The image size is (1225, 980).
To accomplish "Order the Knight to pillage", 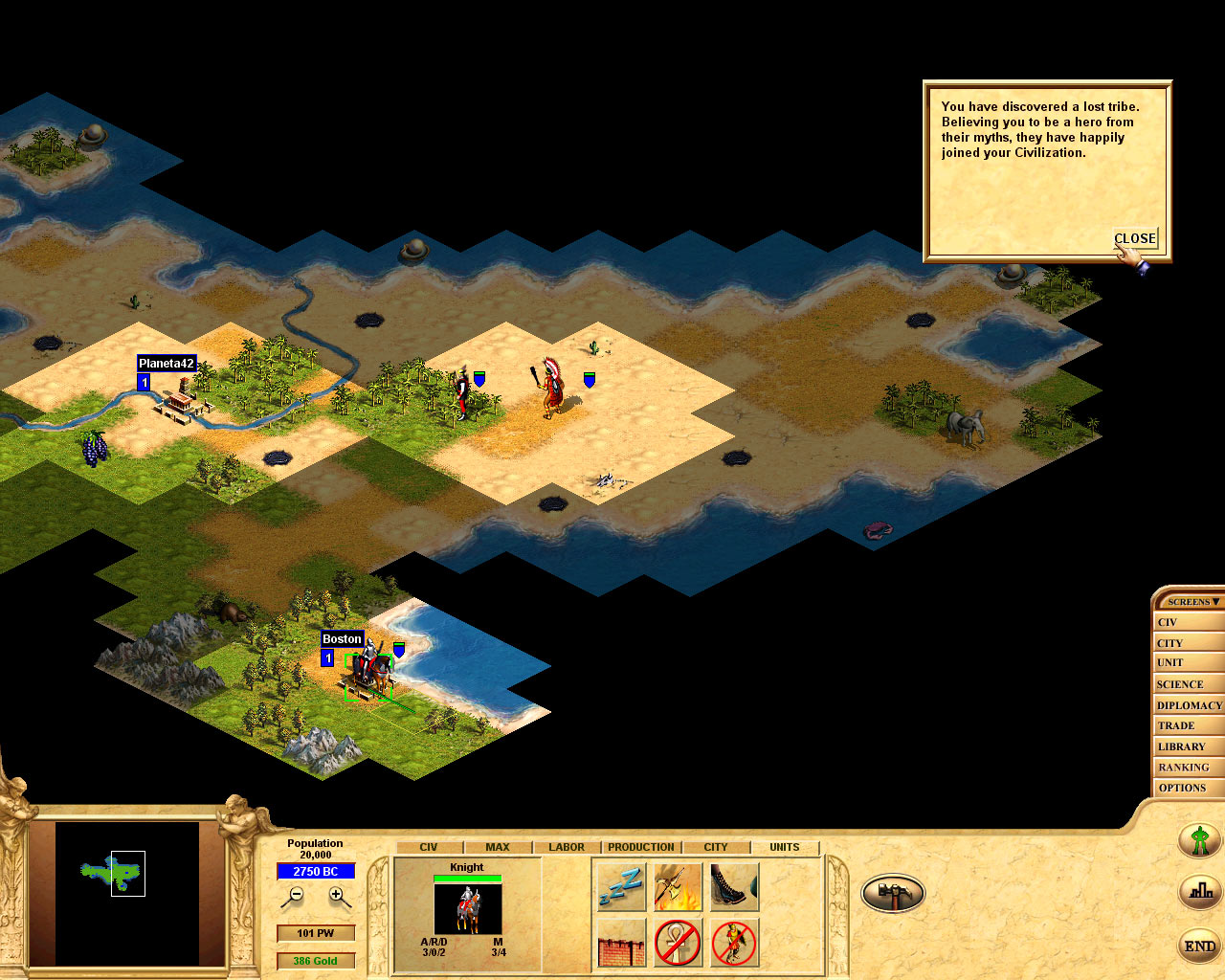I will (678, 885).
